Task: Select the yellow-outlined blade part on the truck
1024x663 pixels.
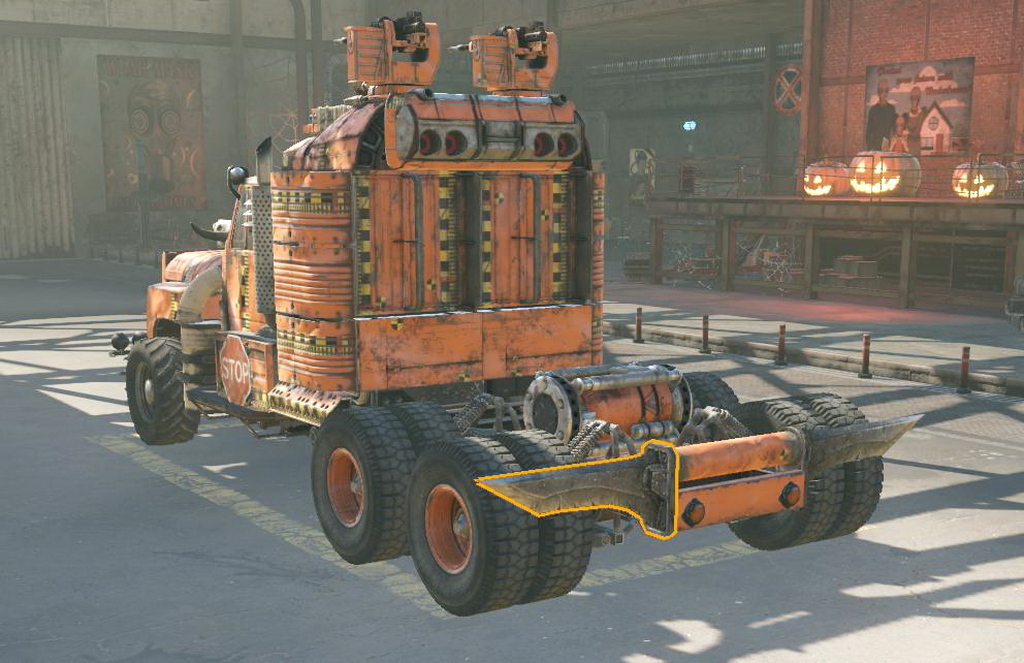Action: pos(580,485)
